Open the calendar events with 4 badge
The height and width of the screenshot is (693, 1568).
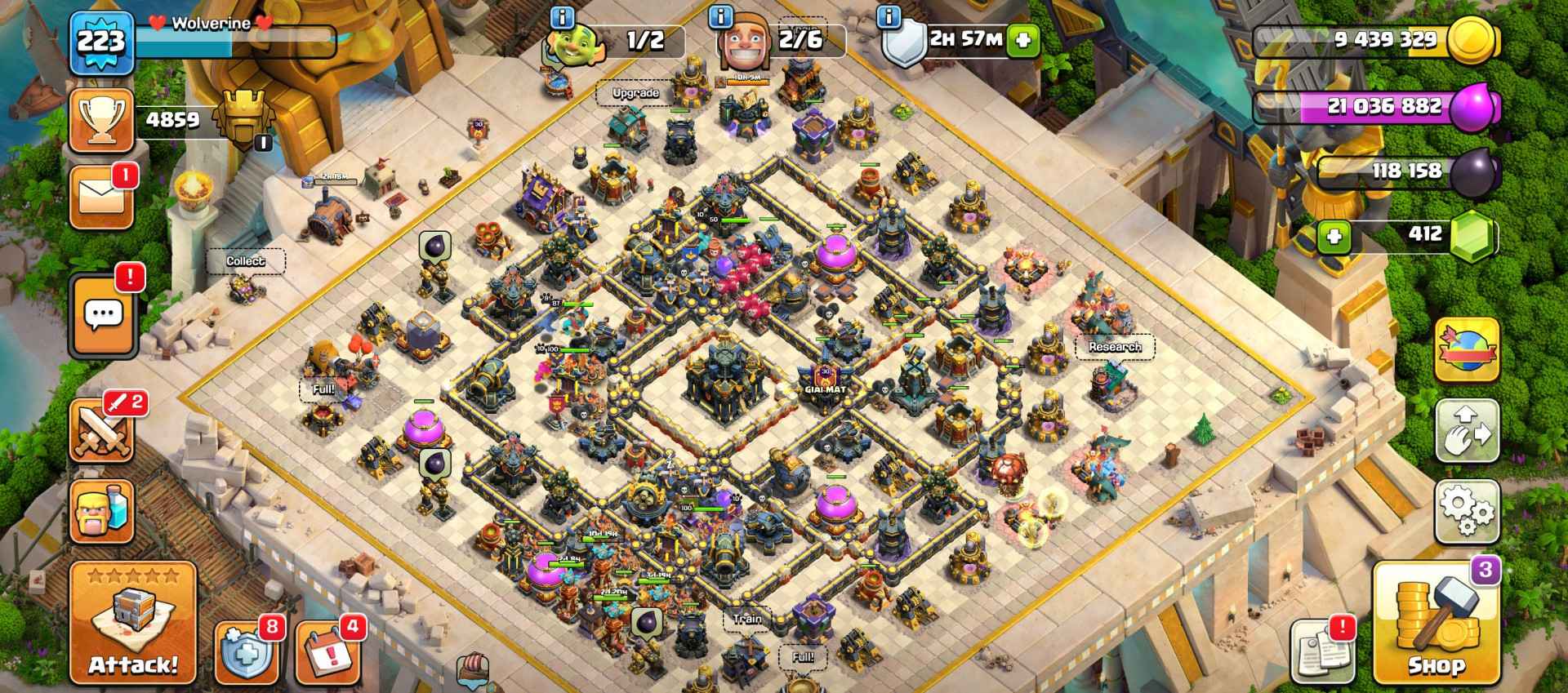327,653
